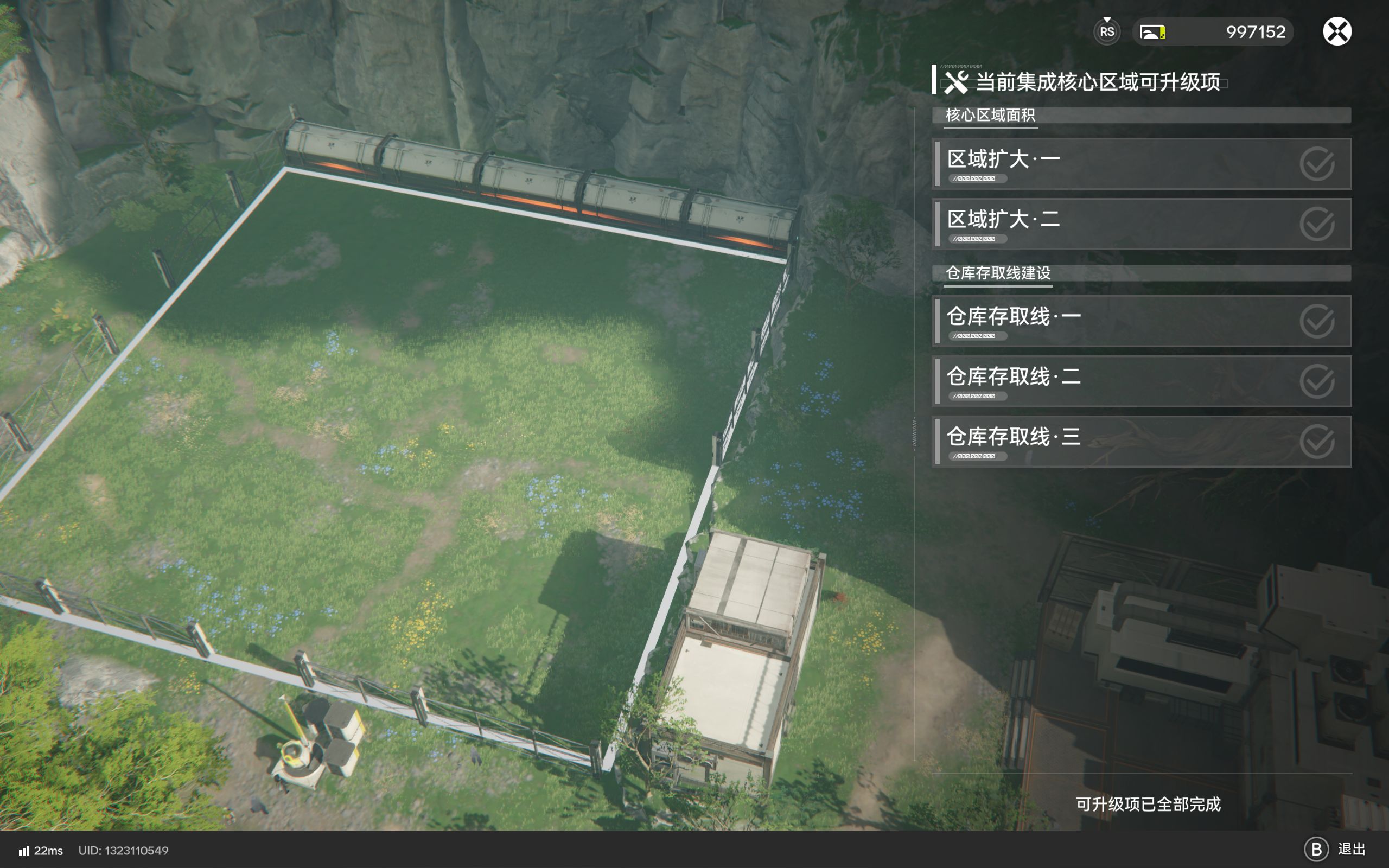Choose the 仓库存取线·二 upgrade entry

tap(1141, 382)
